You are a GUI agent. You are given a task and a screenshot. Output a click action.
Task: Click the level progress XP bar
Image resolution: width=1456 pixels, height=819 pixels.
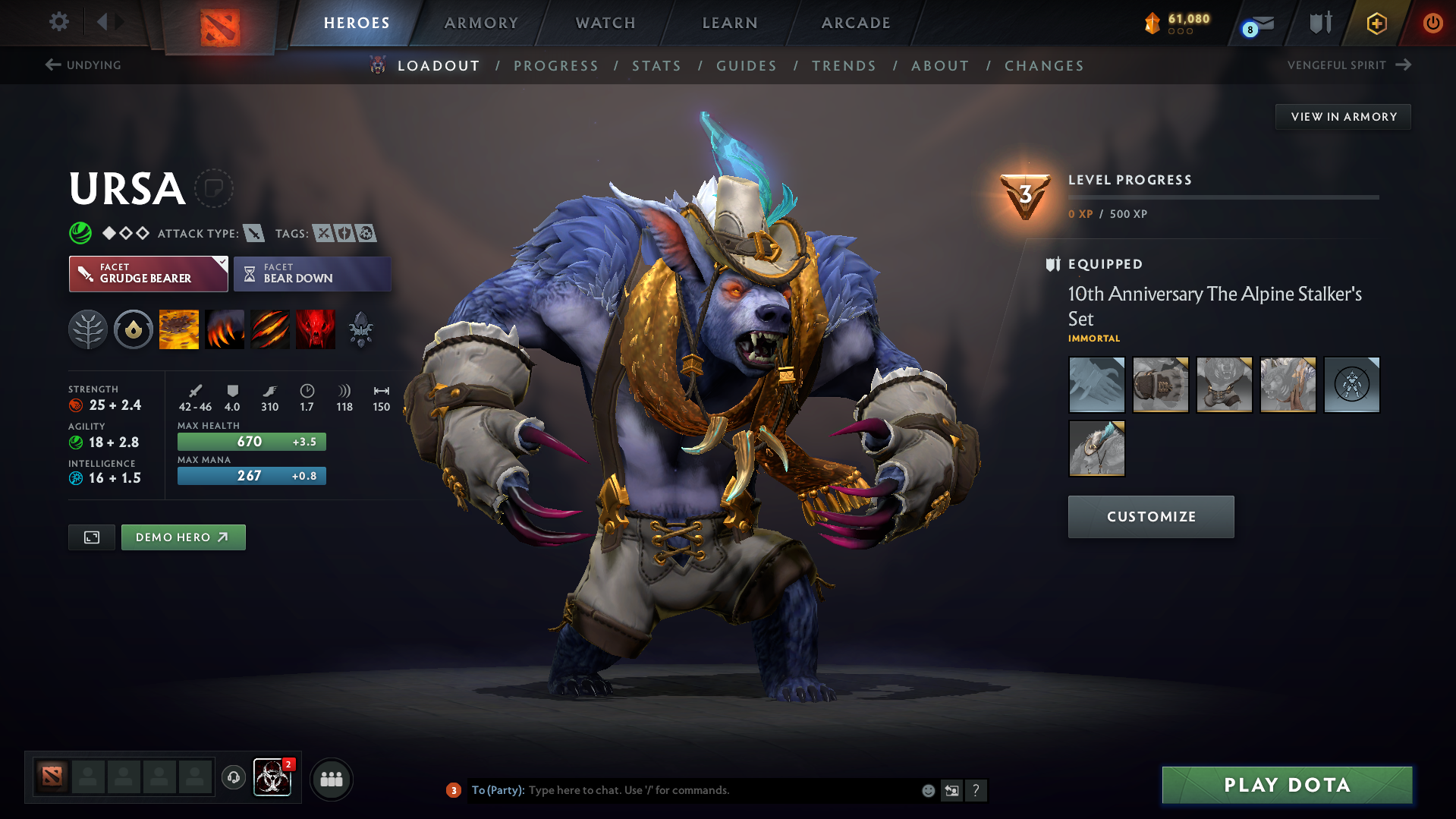tap(1222, 197)
